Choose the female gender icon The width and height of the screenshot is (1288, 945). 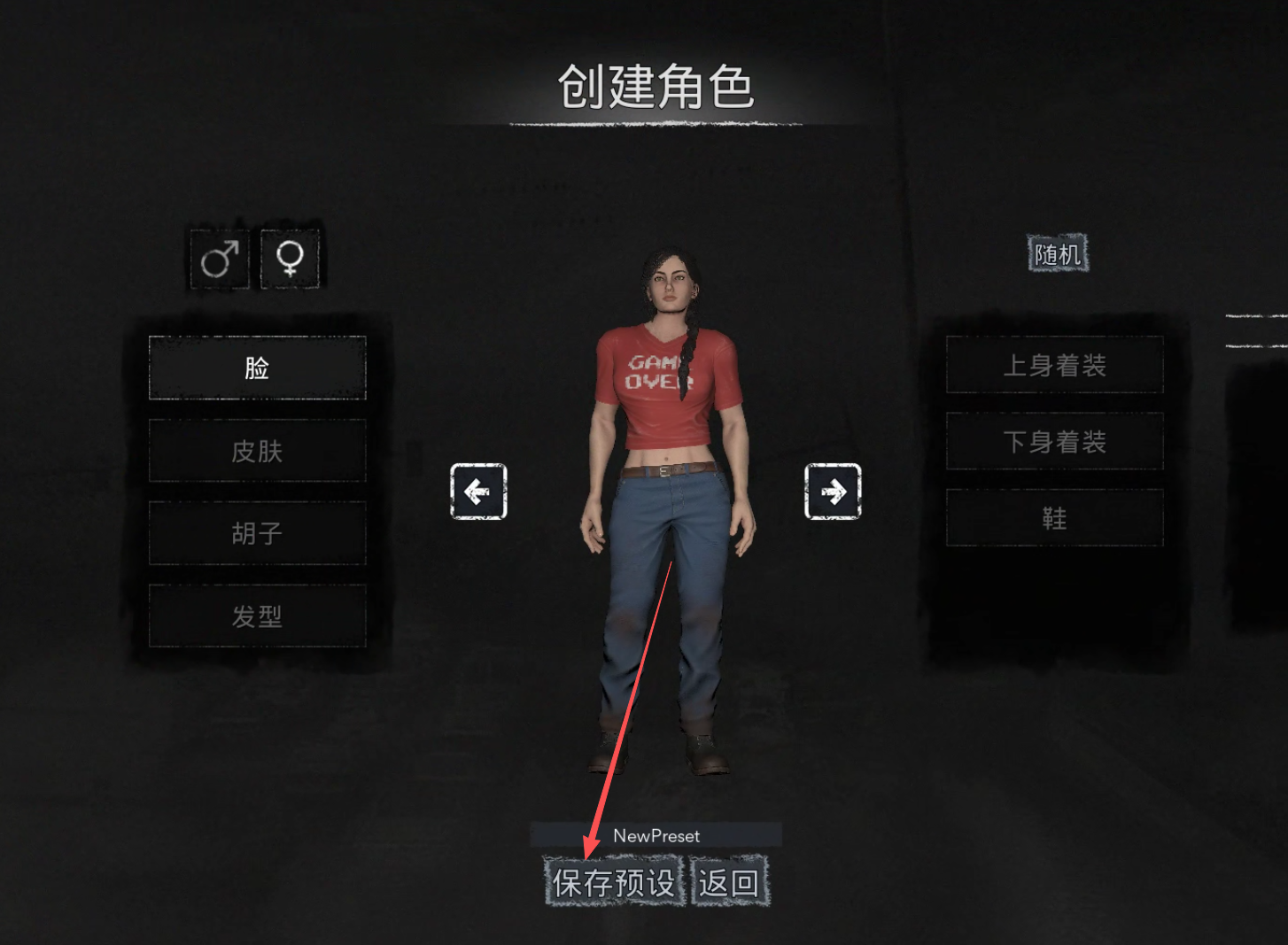tap(290, 259)
